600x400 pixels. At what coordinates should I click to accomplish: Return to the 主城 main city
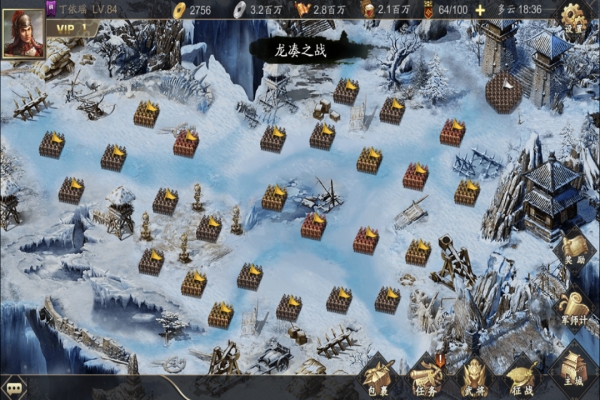coord(574,372)
